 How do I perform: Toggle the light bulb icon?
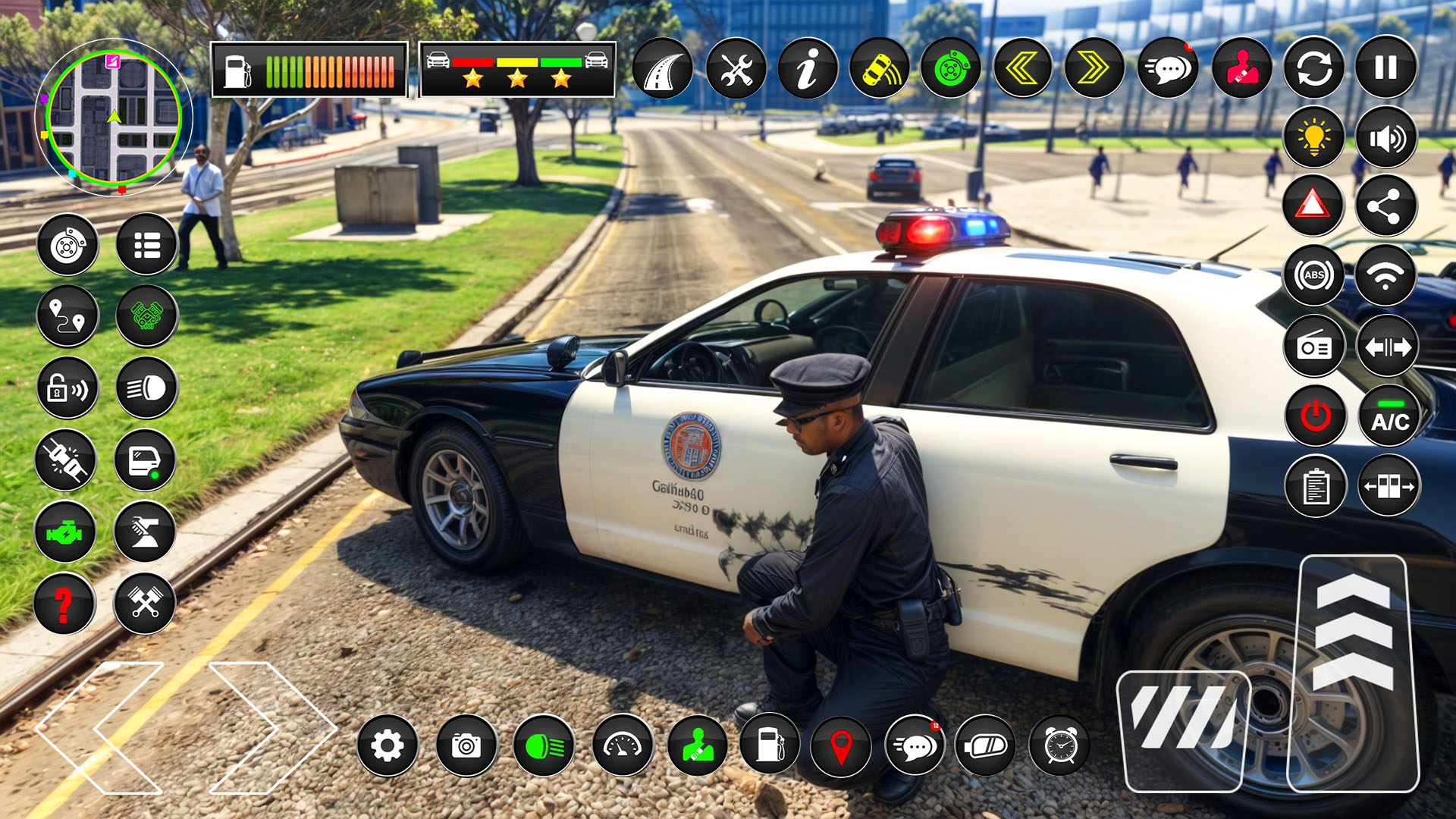click(1314, 137)
